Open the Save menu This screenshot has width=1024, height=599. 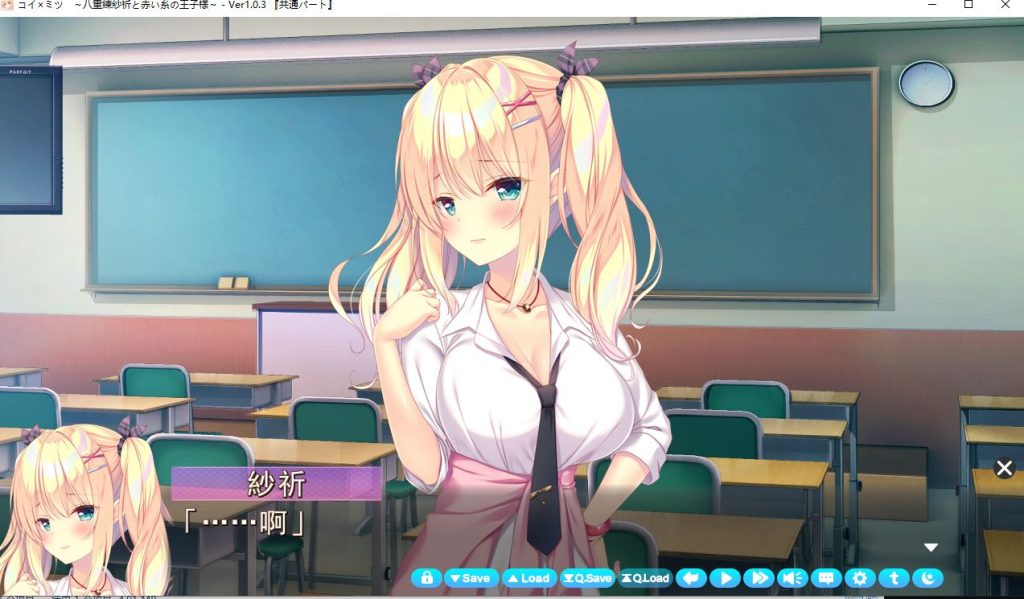coord(469,578)
